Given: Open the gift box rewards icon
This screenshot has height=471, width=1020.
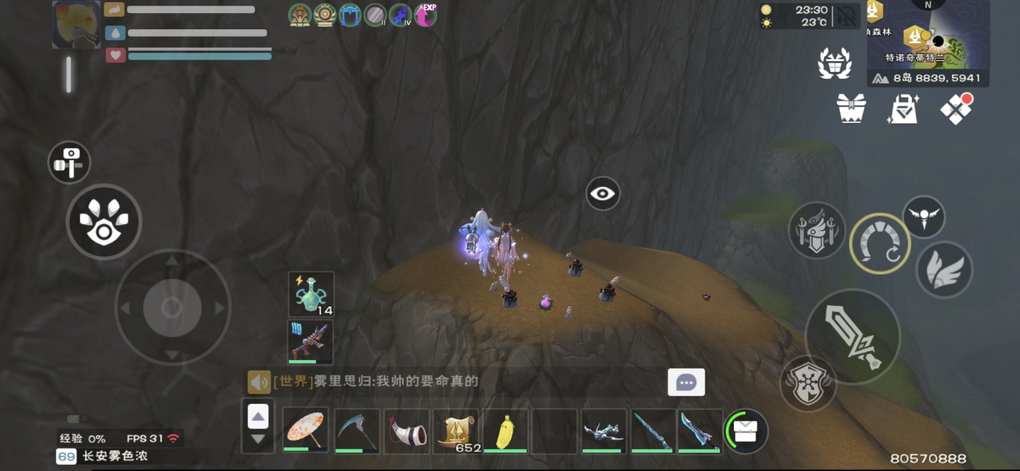Looking at the screenshot, I should (x=851, y=108).
